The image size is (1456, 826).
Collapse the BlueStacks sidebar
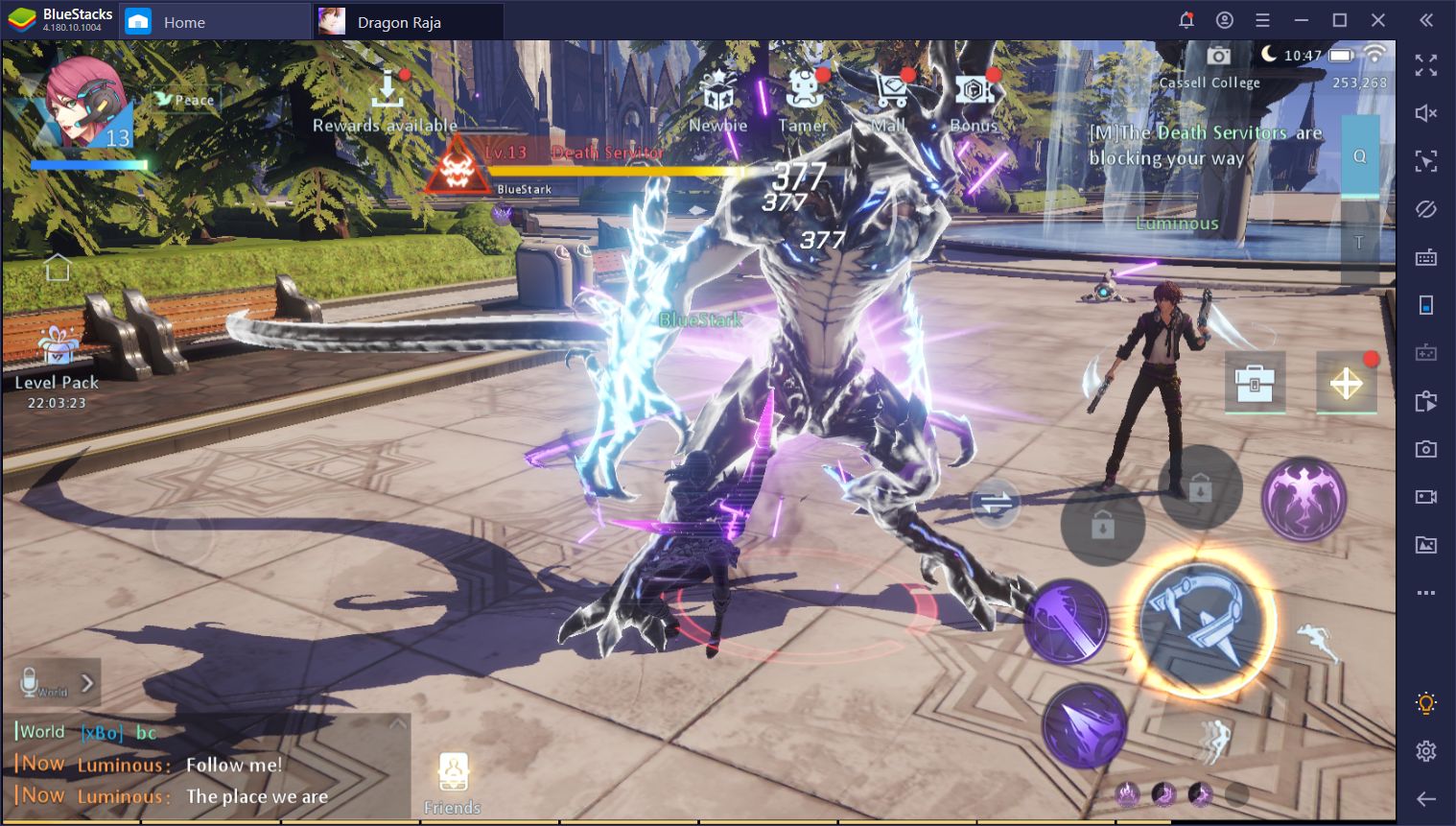point(1426,19)
